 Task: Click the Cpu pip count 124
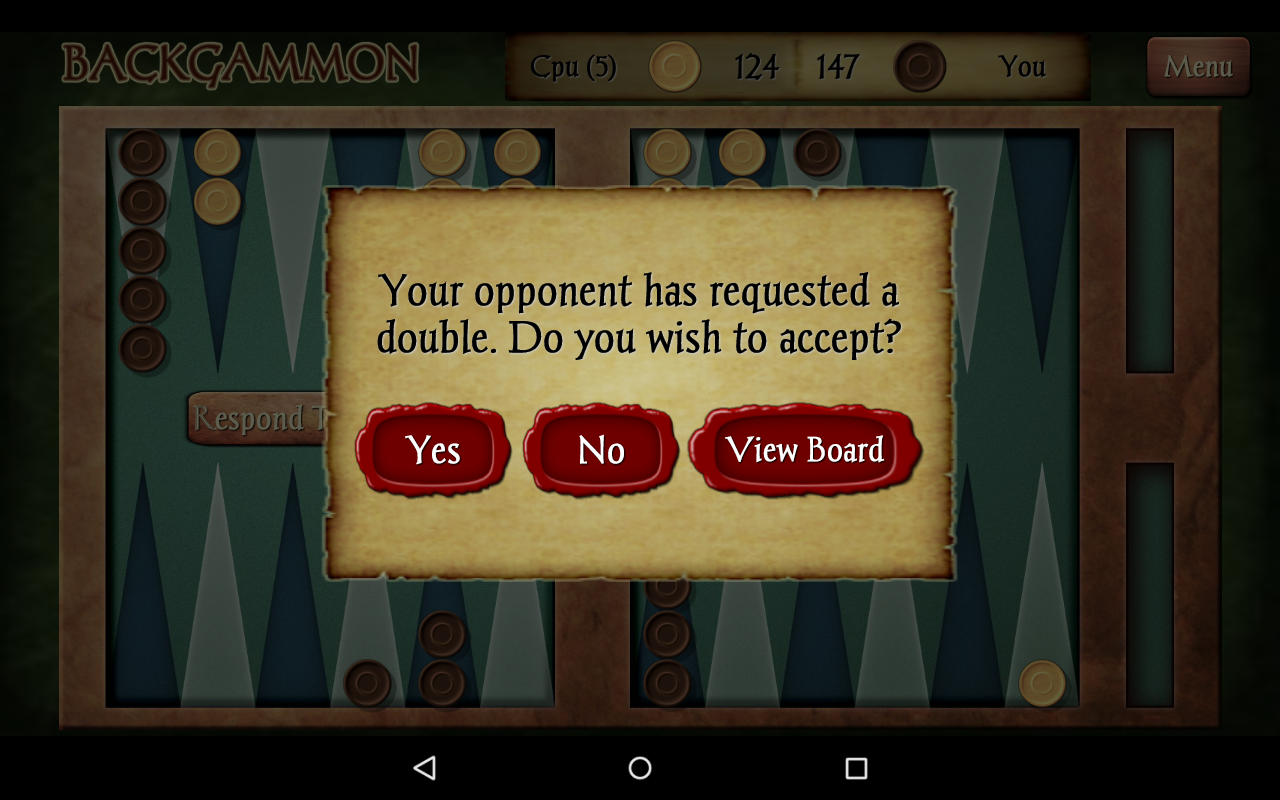[757, 68]
